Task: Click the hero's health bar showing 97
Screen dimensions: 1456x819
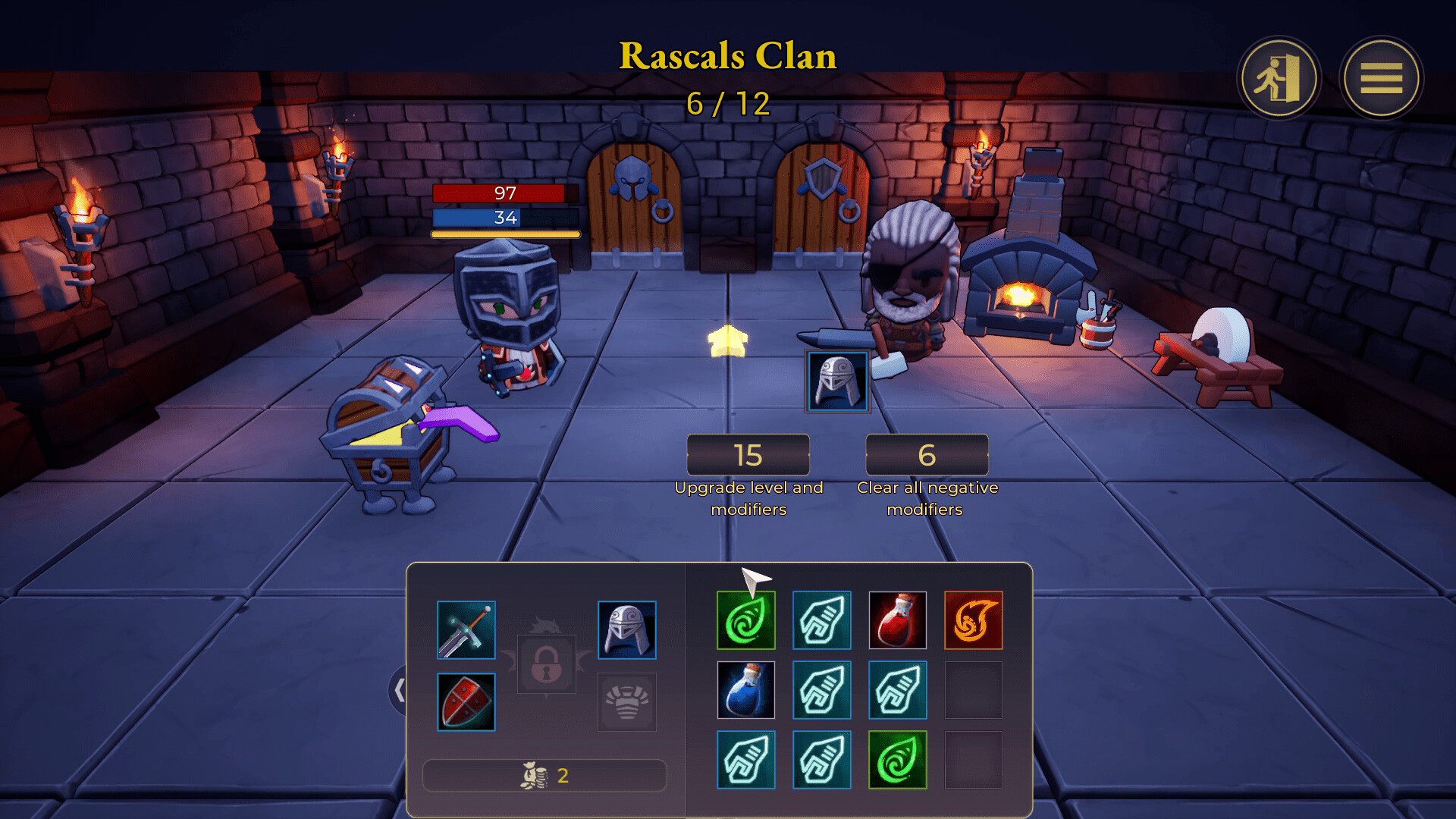Action: [504, 193]
